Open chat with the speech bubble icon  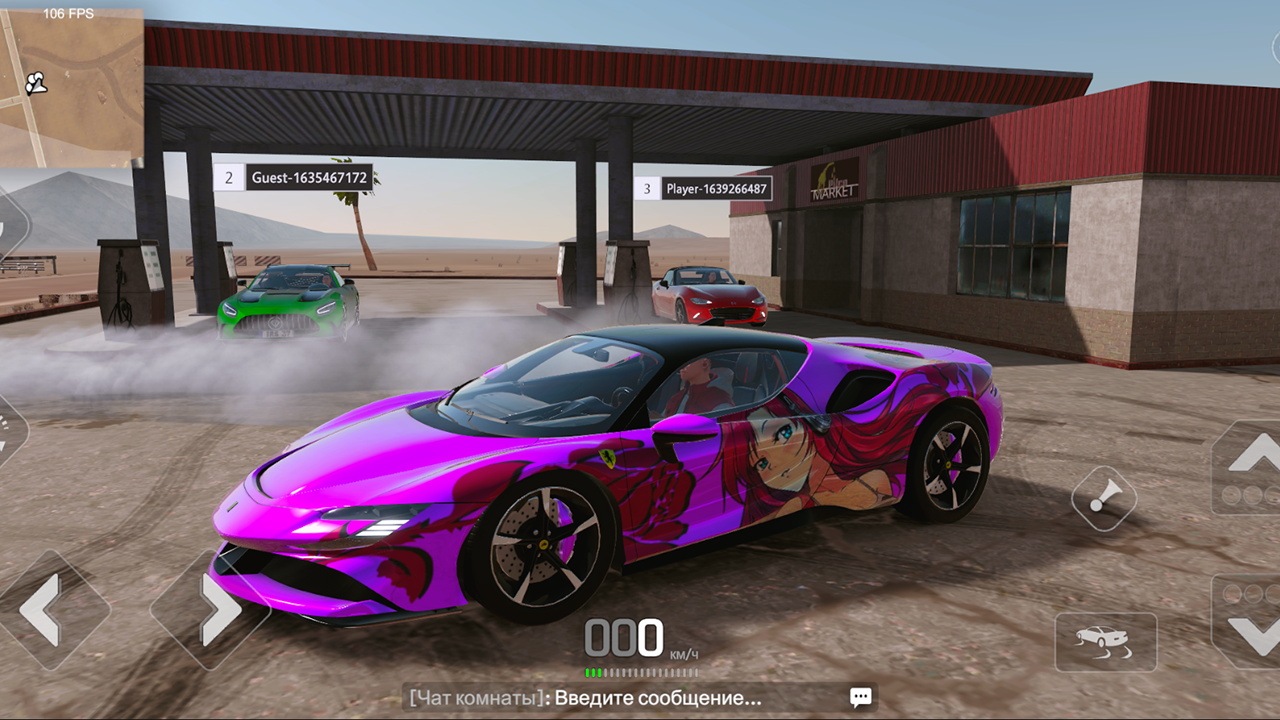coord(860,697)
